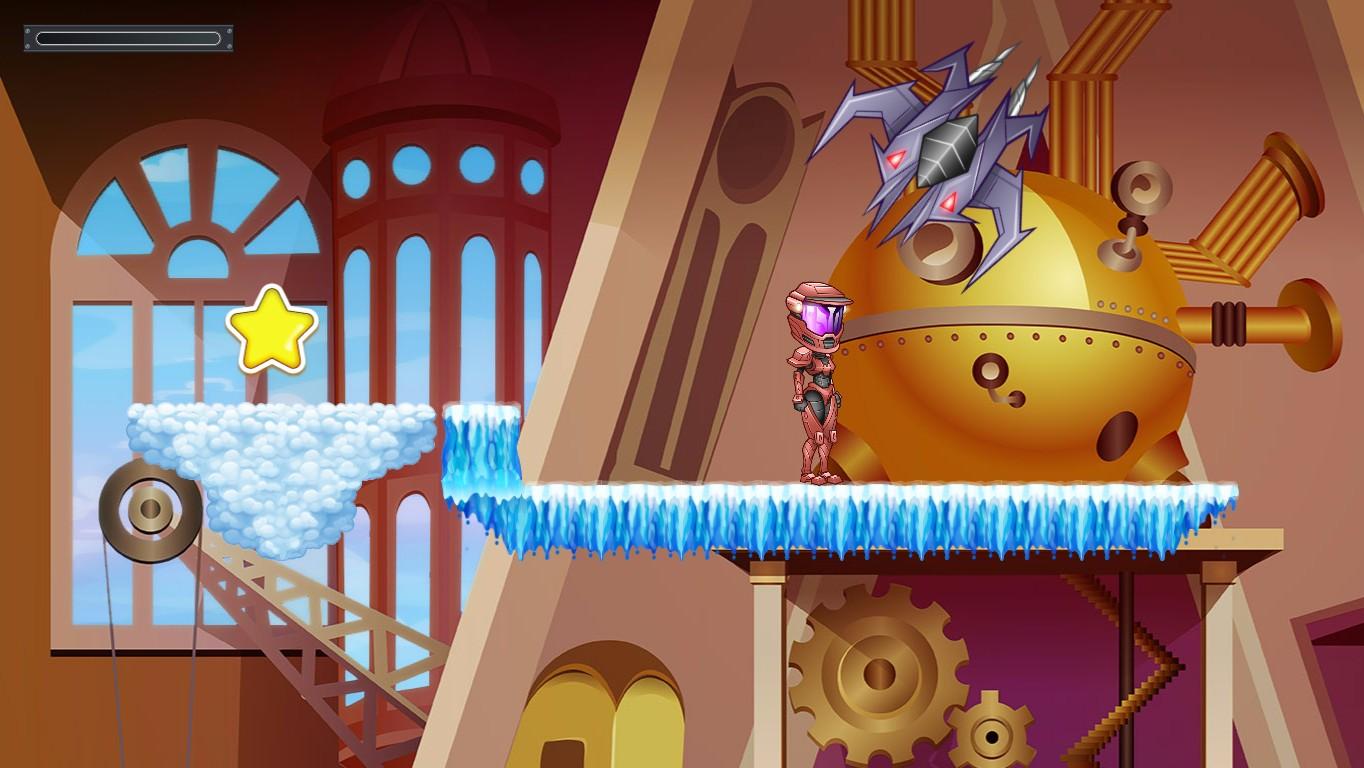1364x768 pixels.
Task: Click the health bar at top left
Action: pyautogui.click(x=127, y=38)
